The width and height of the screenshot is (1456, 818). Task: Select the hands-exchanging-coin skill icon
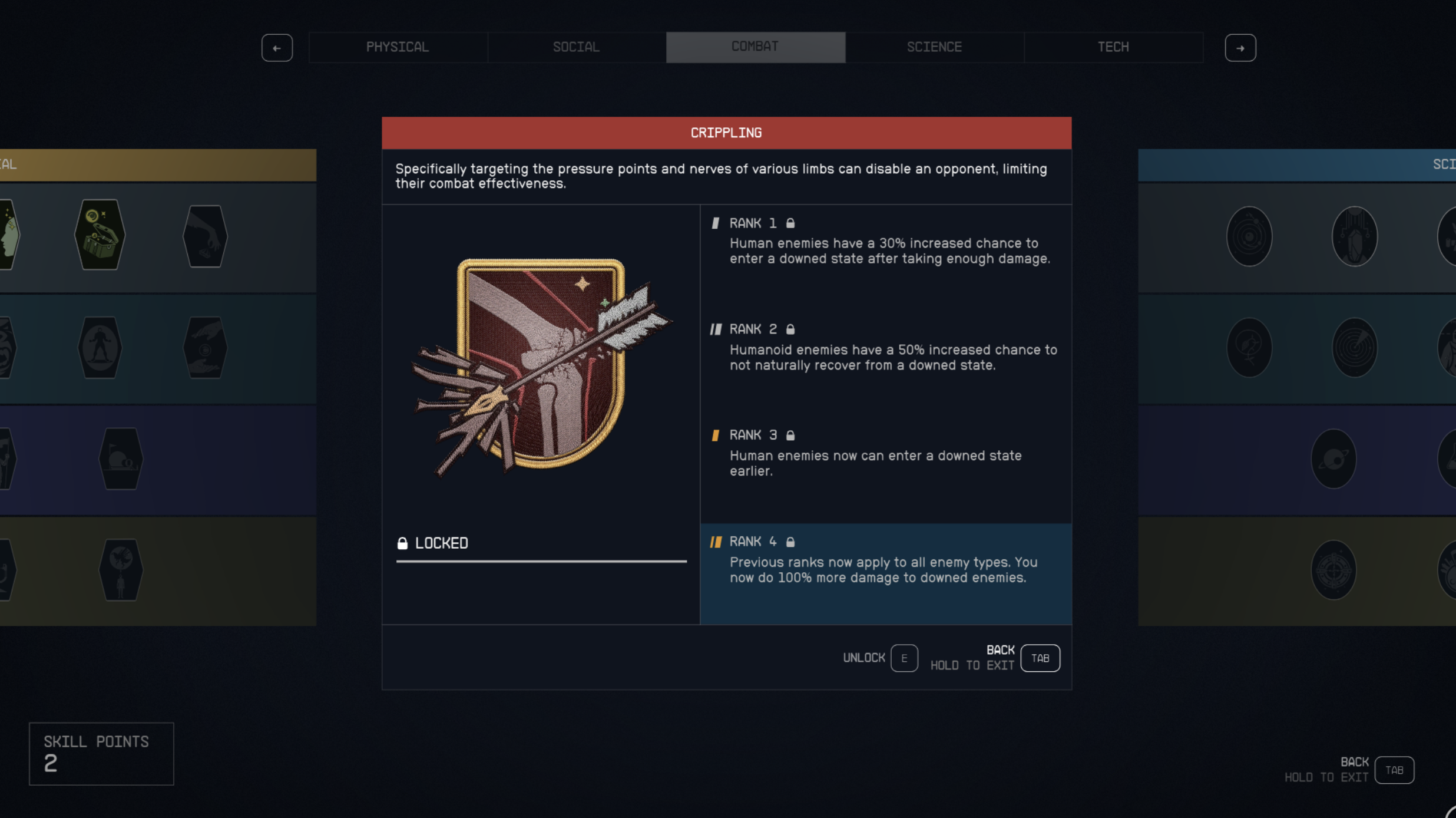(x=204, y=348)
